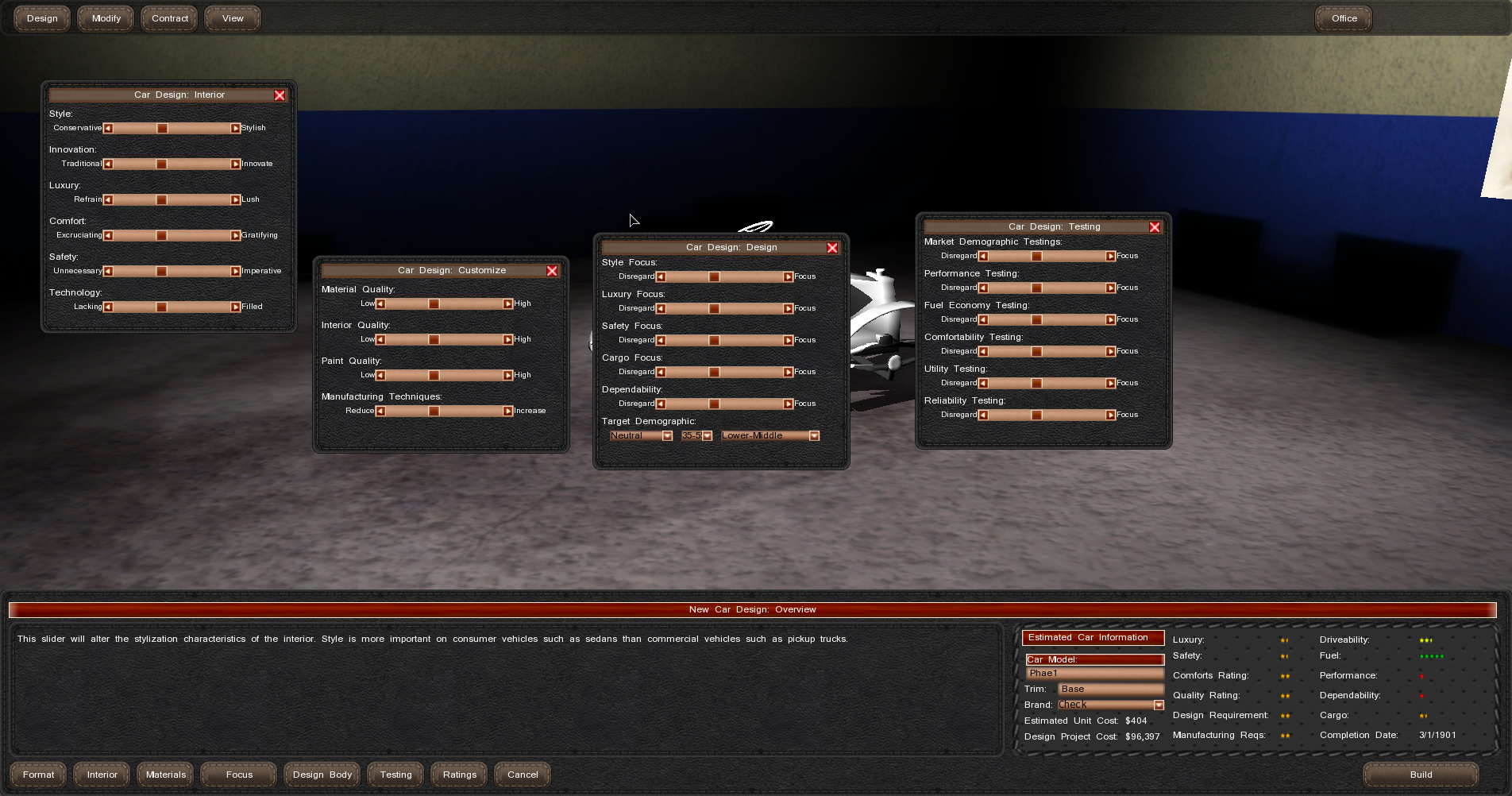Go to the Office
This screenshot has height=796, width=1512.
[1344, 18]
